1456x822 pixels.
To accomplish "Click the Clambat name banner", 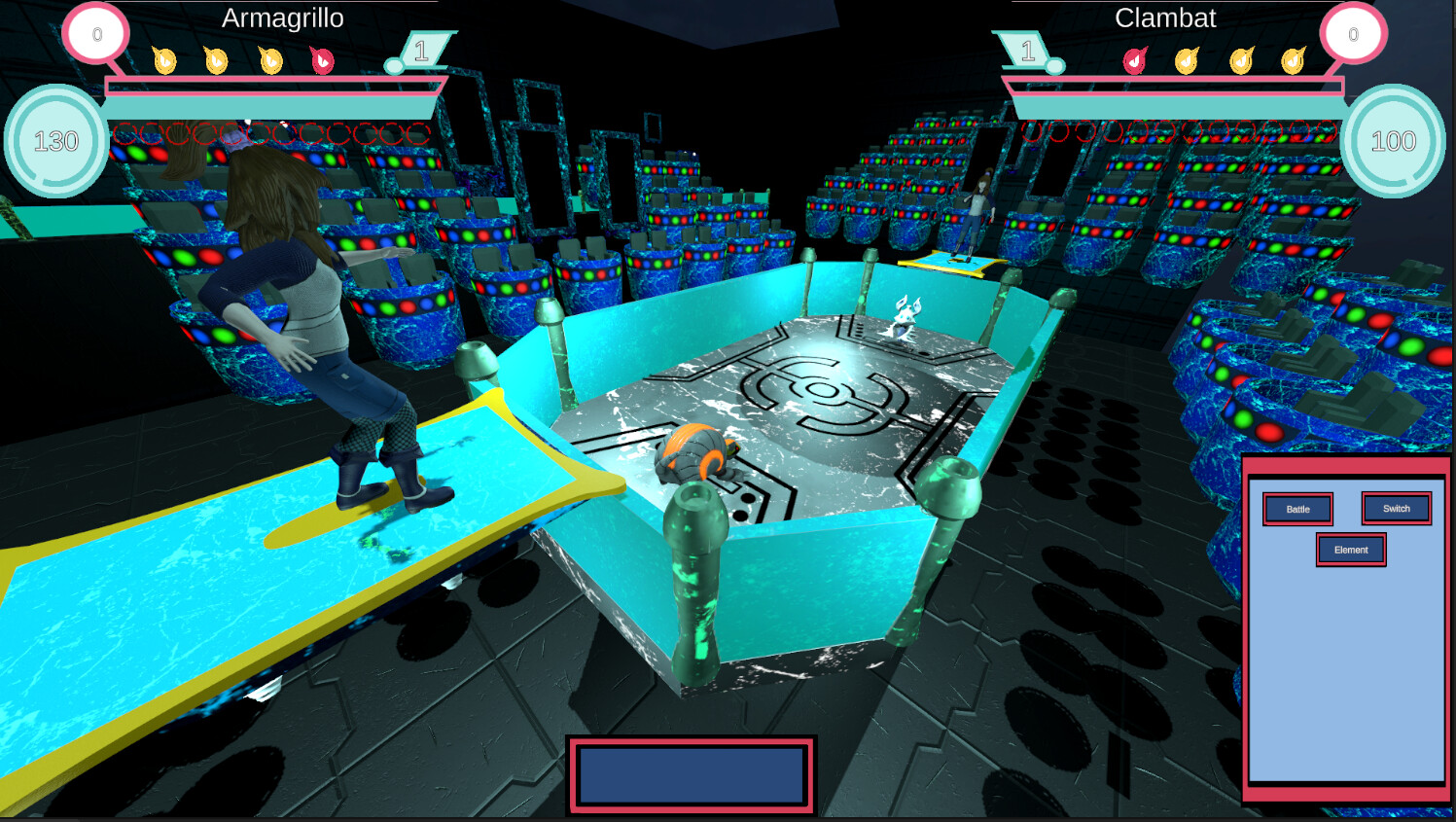I will (1166, 17).
